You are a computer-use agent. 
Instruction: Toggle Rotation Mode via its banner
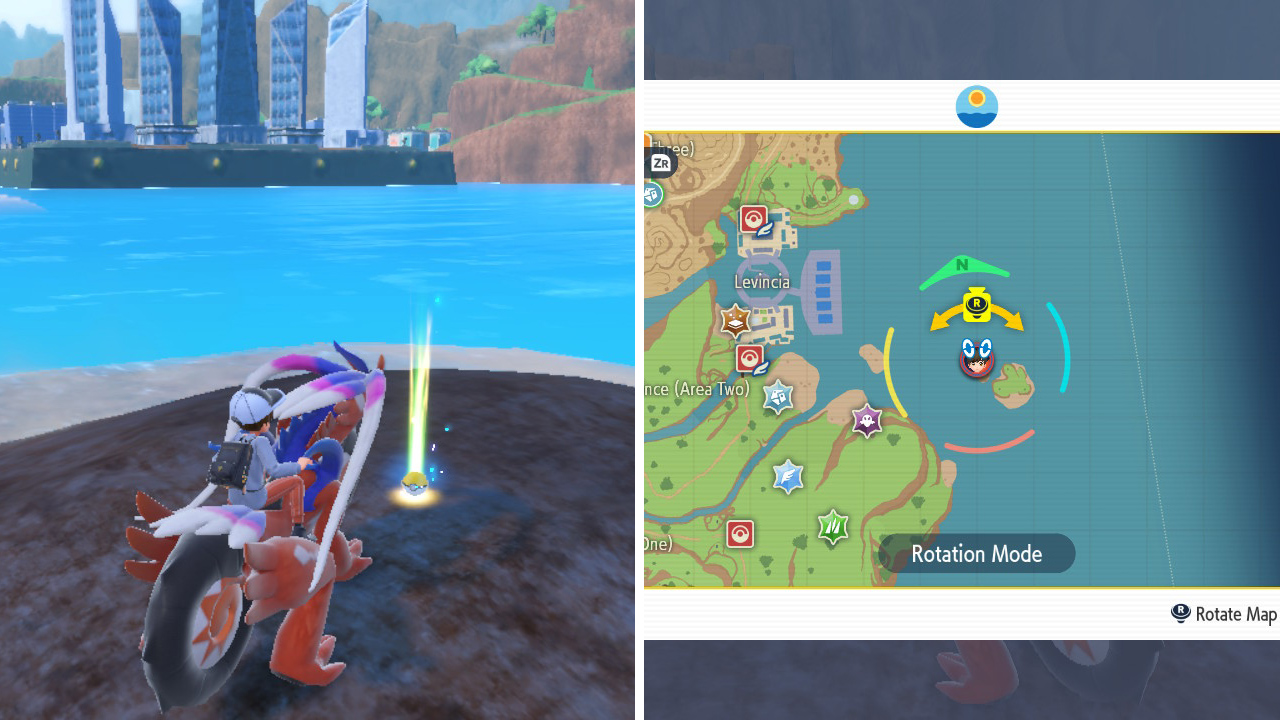click(x=976, y=553)
